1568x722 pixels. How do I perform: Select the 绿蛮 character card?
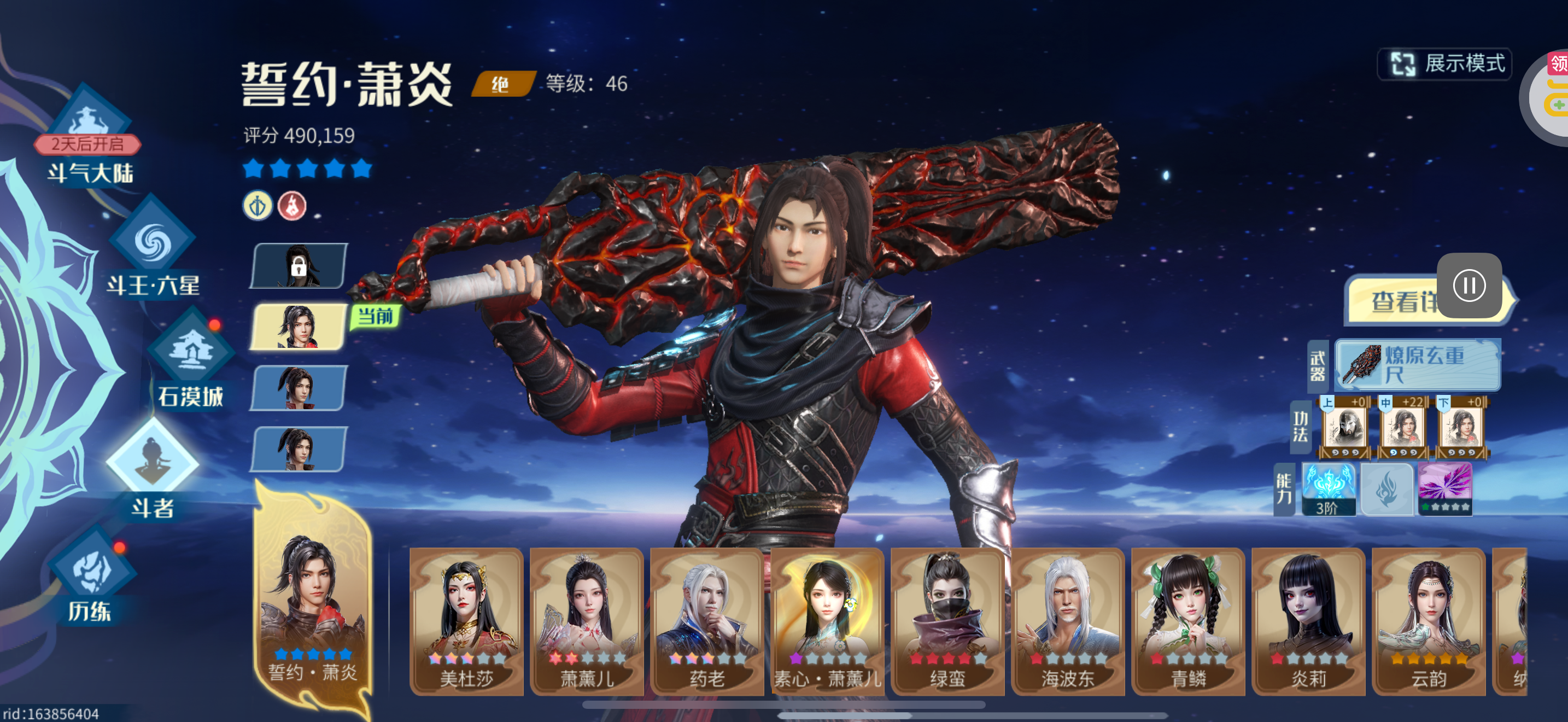[947, 621]
